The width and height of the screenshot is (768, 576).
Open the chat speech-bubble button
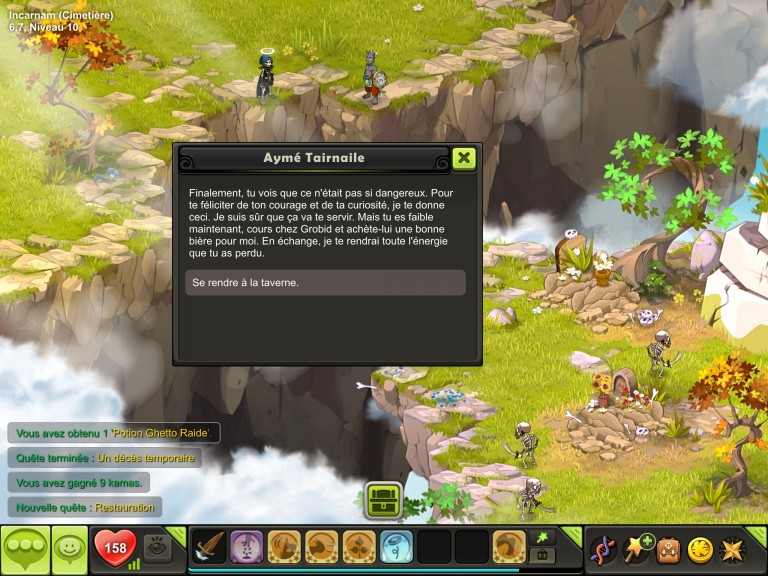coord(24,549)
